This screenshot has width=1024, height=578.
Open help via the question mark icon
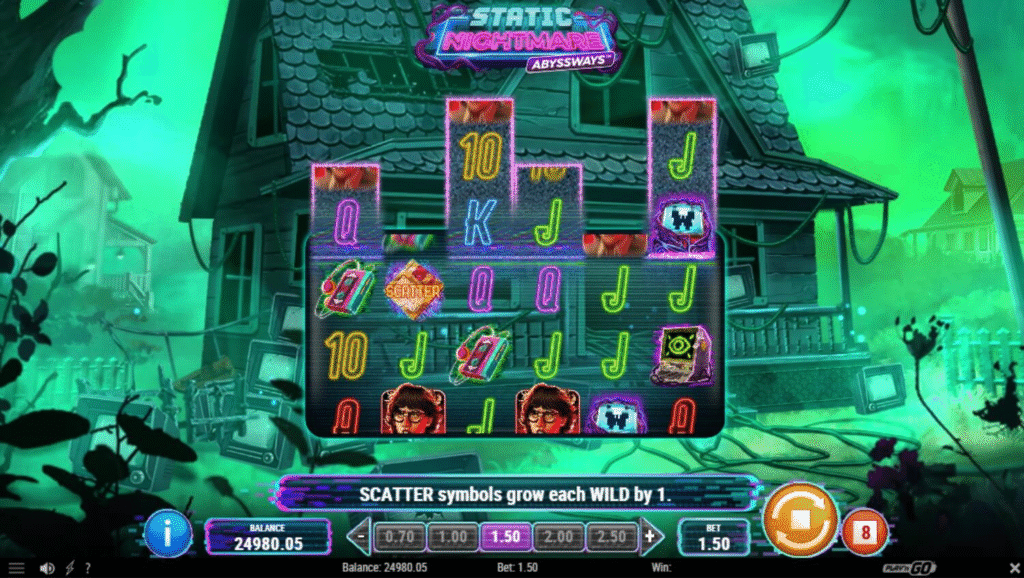[87, 569]
